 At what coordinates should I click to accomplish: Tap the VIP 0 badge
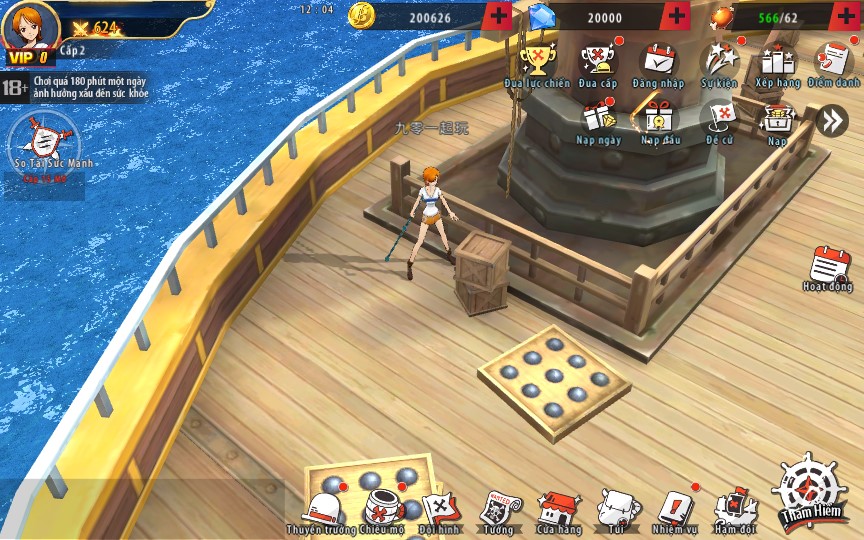[29, 57]
